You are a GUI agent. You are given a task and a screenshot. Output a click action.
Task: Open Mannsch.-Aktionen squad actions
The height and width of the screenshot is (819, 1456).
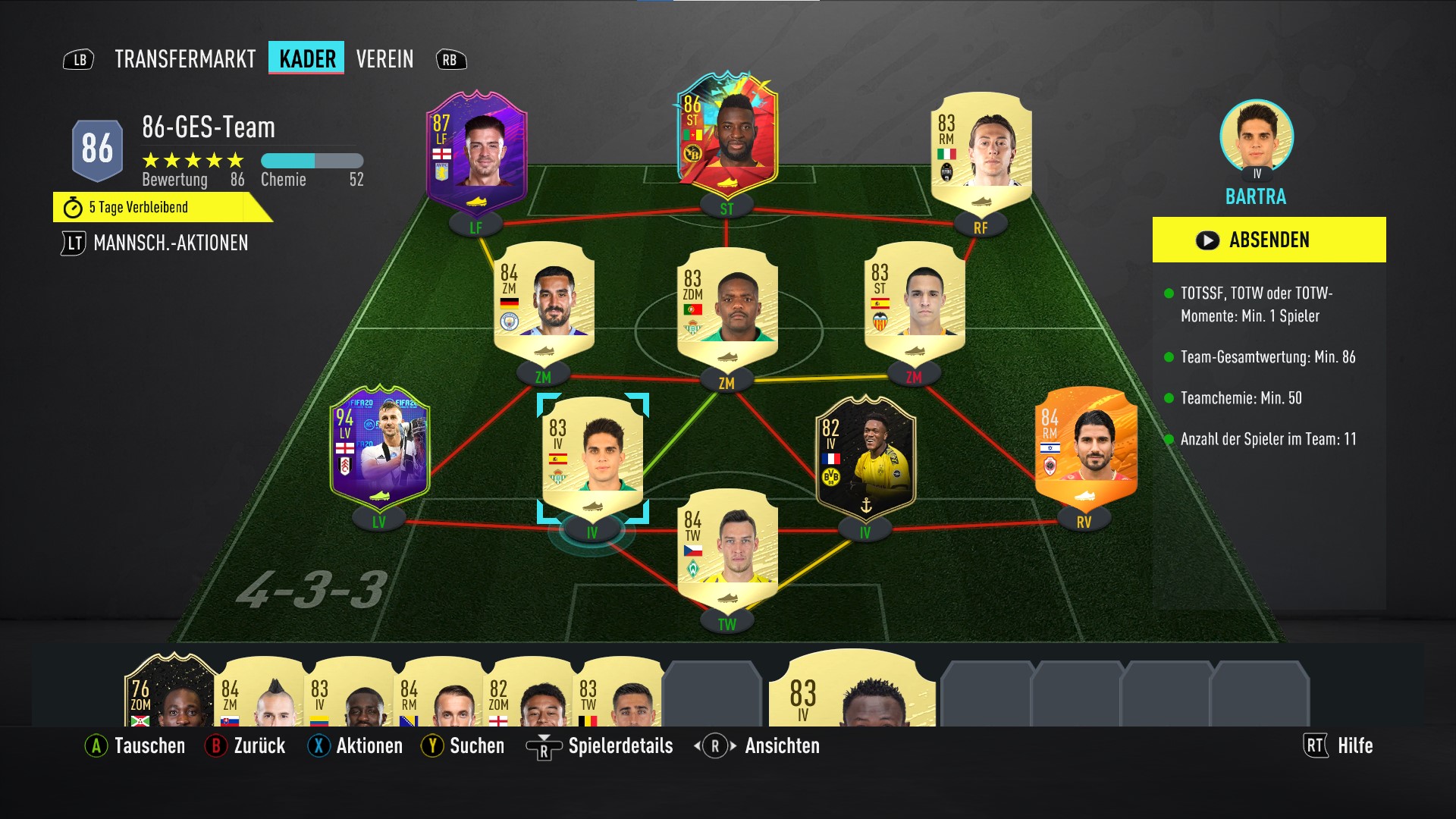click(x=170, y=243)
